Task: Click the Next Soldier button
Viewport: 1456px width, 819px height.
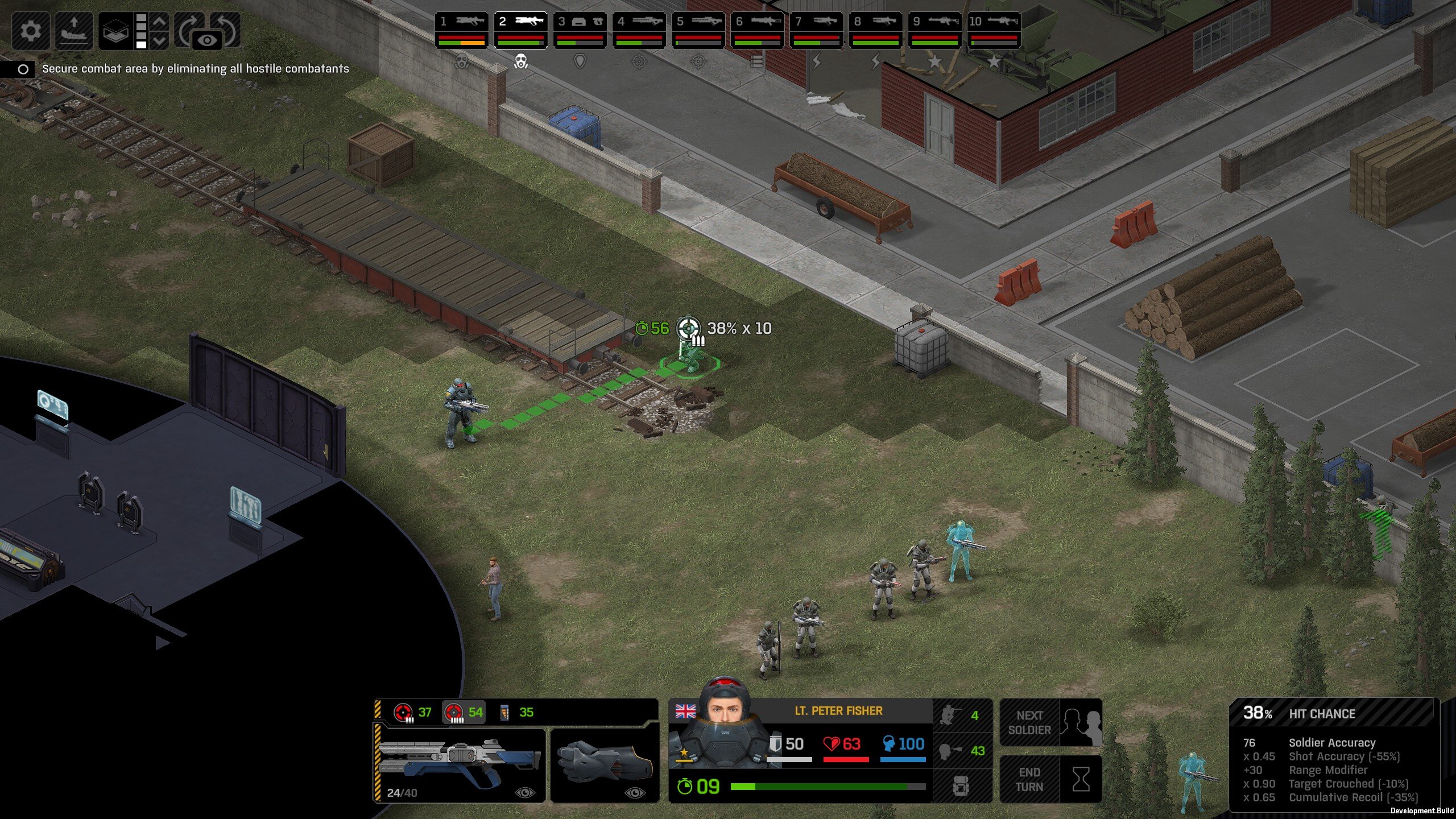Action: [1050, 722]
